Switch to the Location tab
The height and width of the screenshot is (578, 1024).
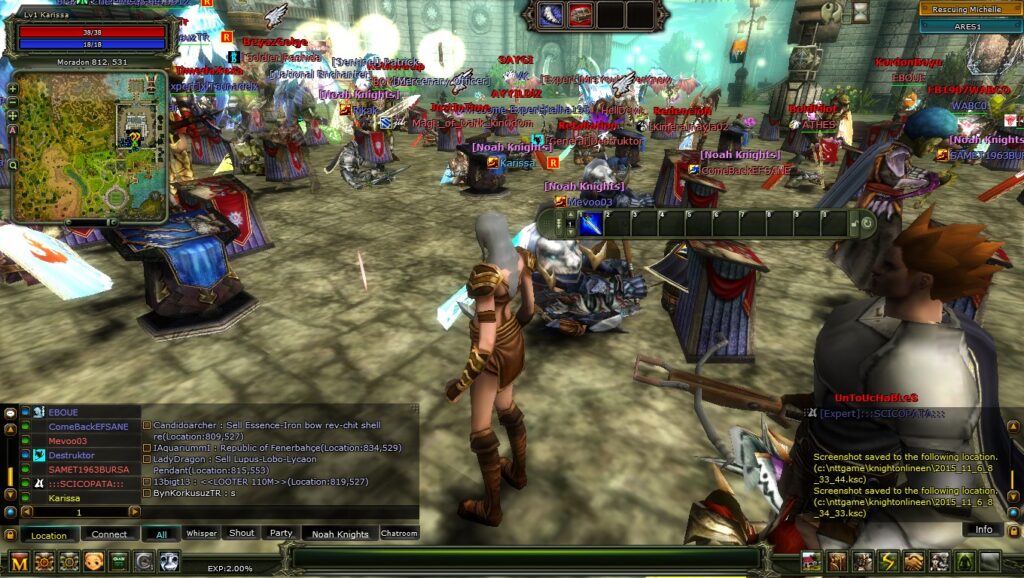(x=49, y=534)
